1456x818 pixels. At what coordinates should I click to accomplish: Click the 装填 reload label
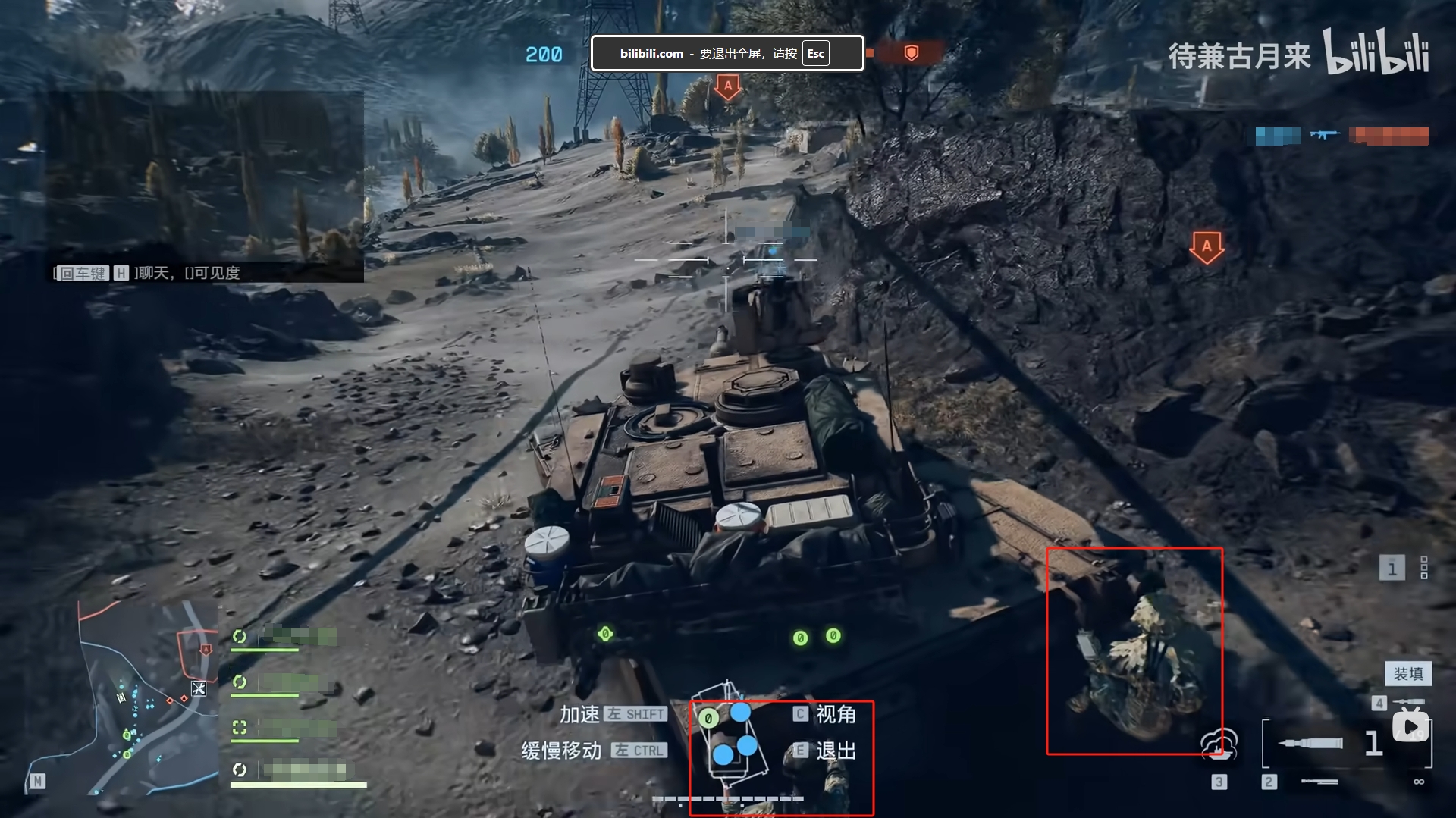1408,673
